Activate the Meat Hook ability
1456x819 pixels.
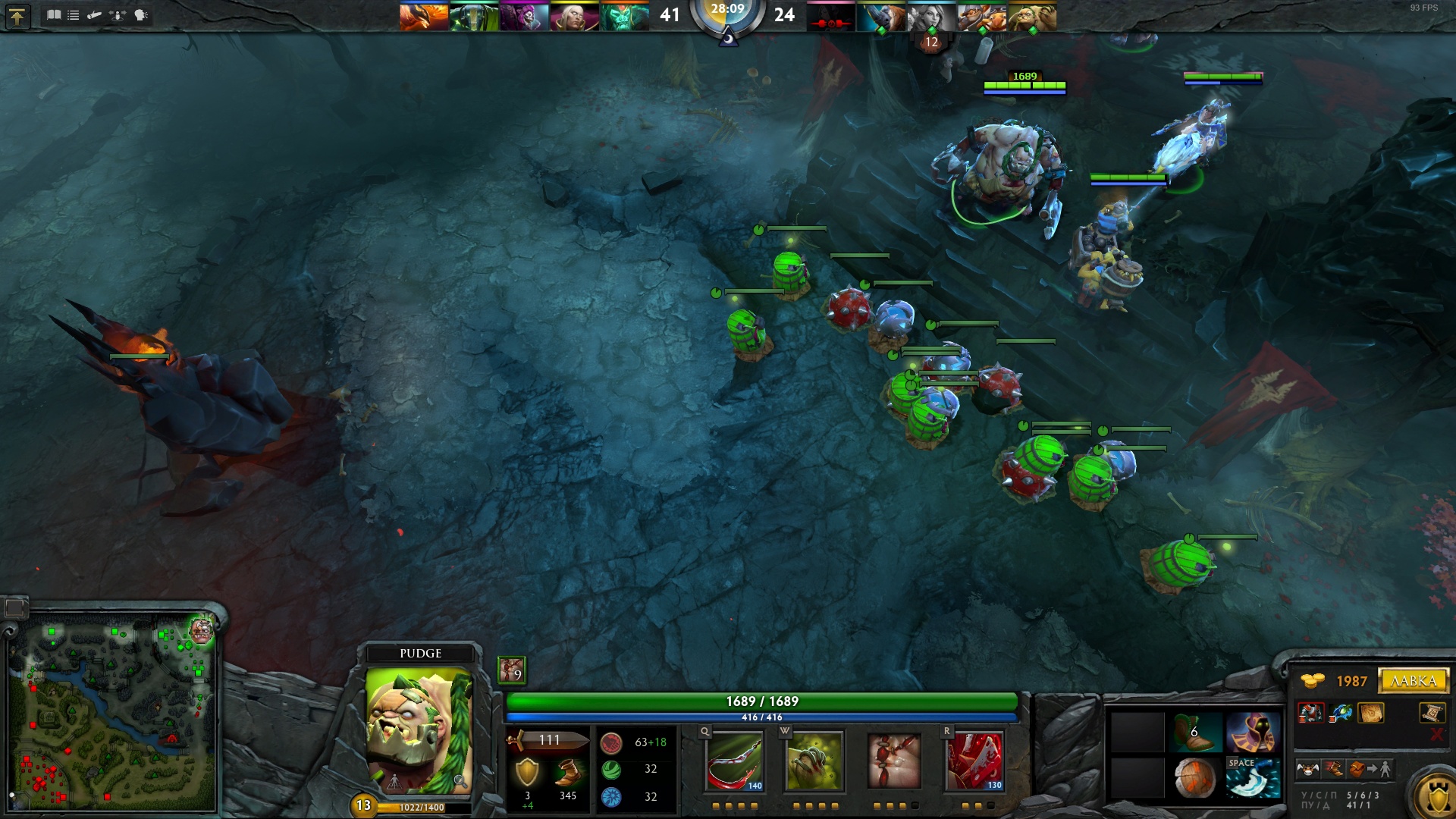[x=734, y=761]
